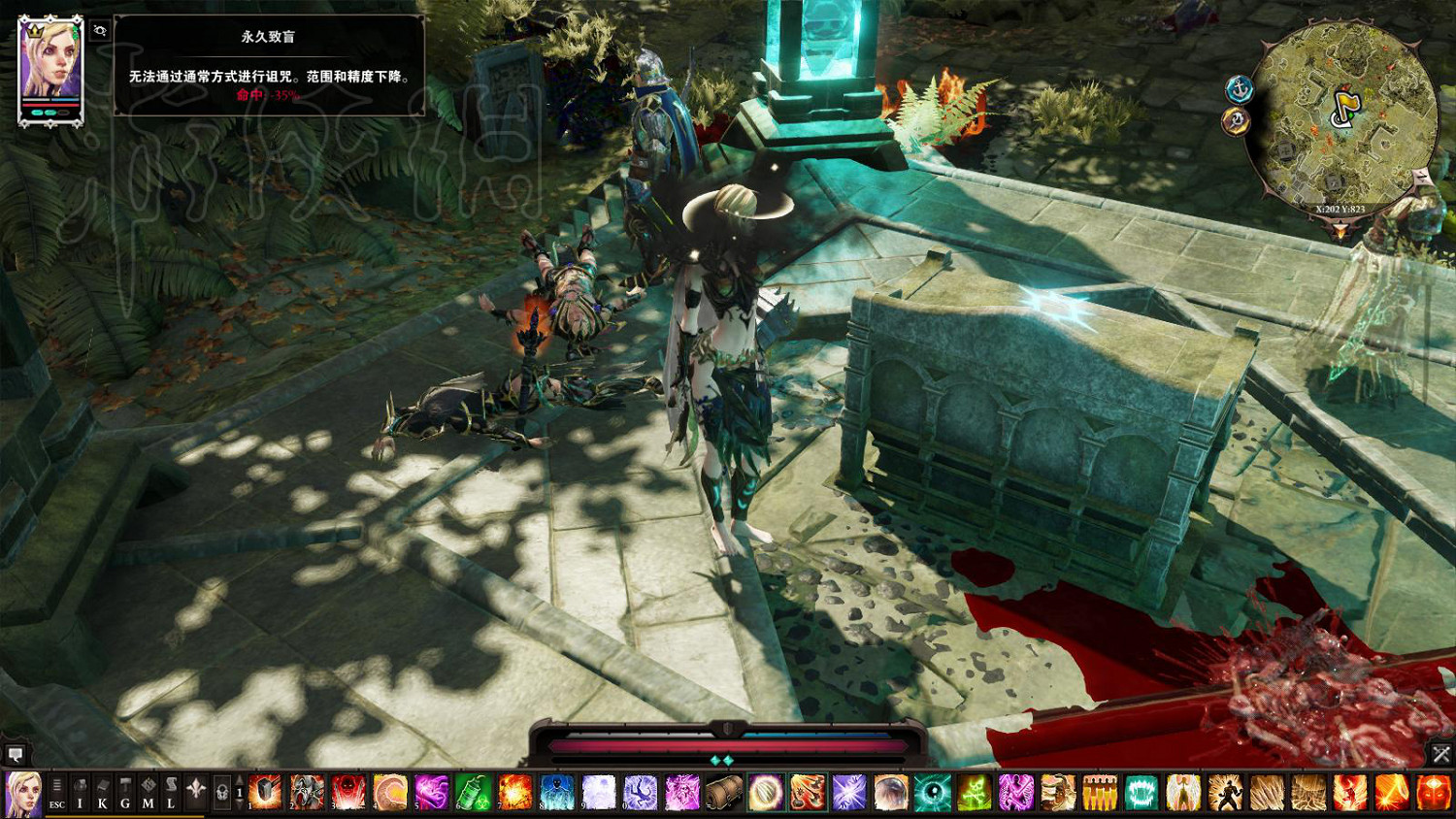Cast the winged figure skill
Viewport: 1456px width, 819px height.
1183,793
